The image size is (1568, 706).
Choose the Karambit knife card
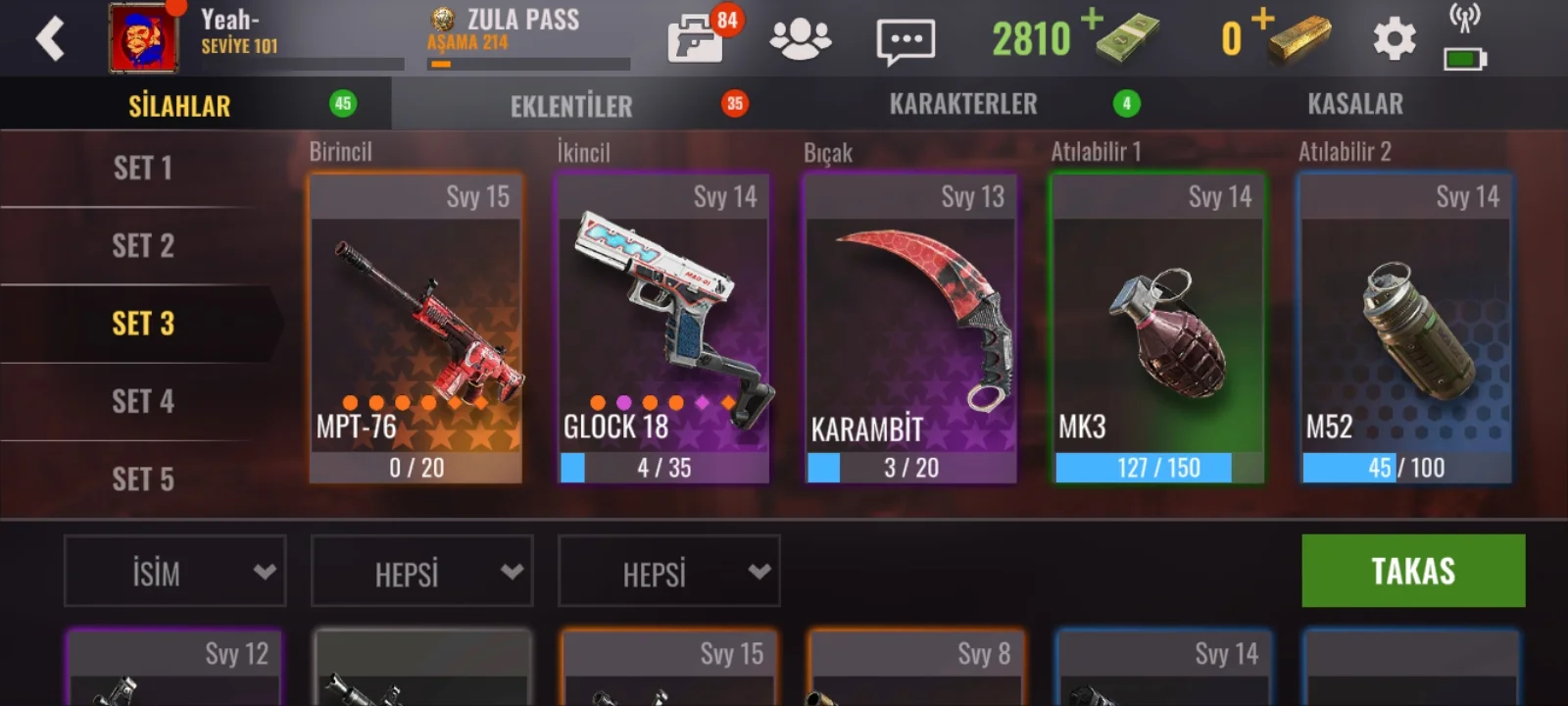click(910, 328)
